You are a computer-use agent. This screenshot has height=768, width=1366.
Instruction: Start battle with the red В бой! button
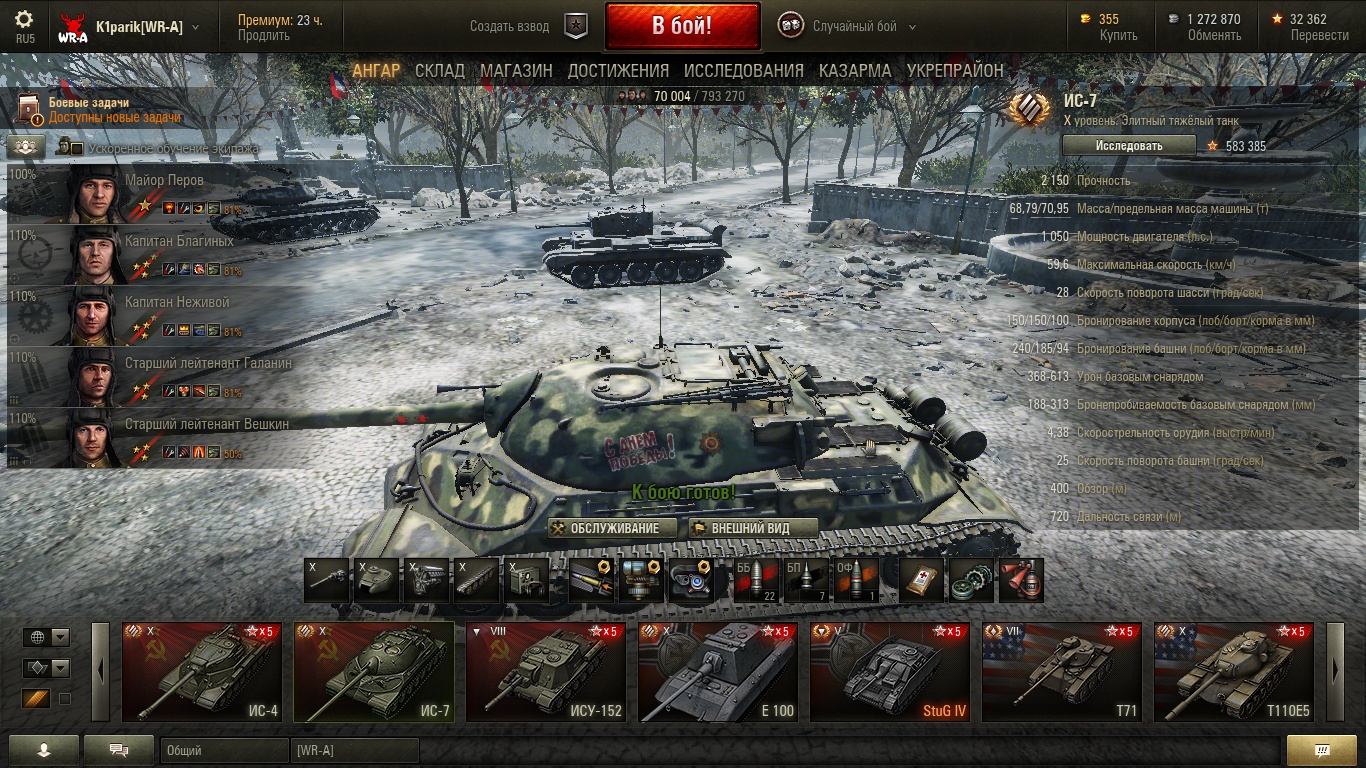(x=682, y=26)
